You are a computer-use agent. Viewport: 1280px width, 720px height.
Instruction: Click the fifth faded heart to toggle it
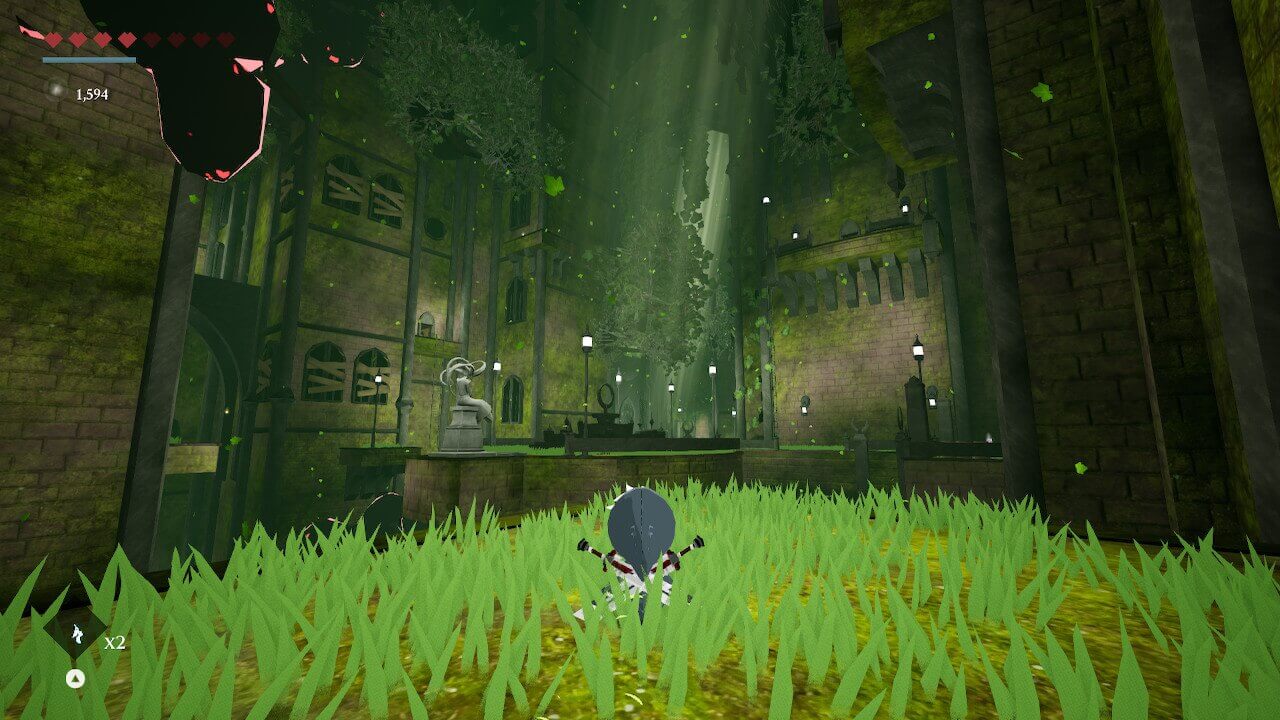point(150,37)
